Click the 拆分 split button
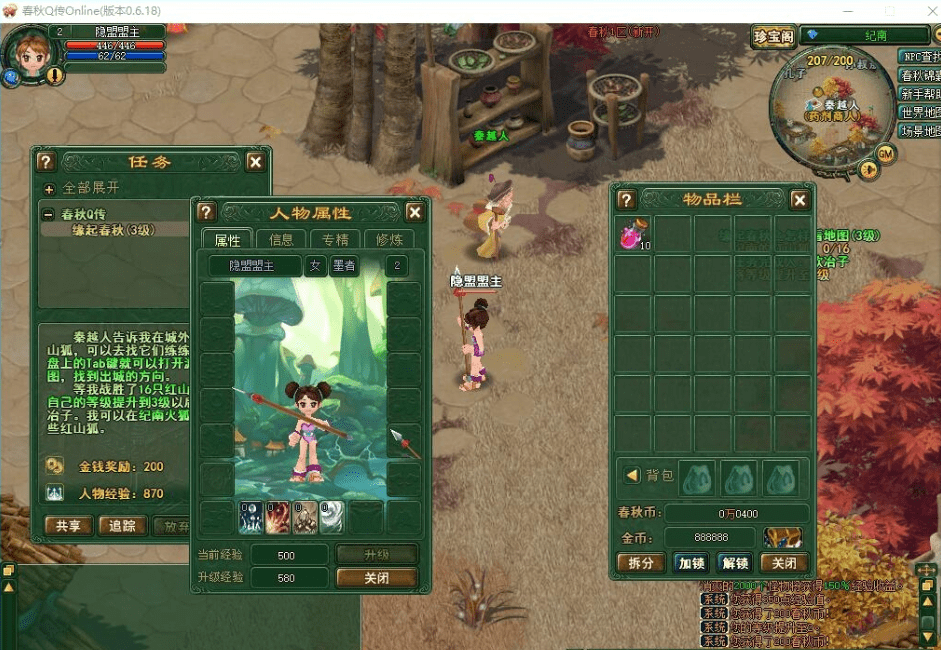Image resolution: width=941 pixels, height=650 pixels. pos(640,563)
